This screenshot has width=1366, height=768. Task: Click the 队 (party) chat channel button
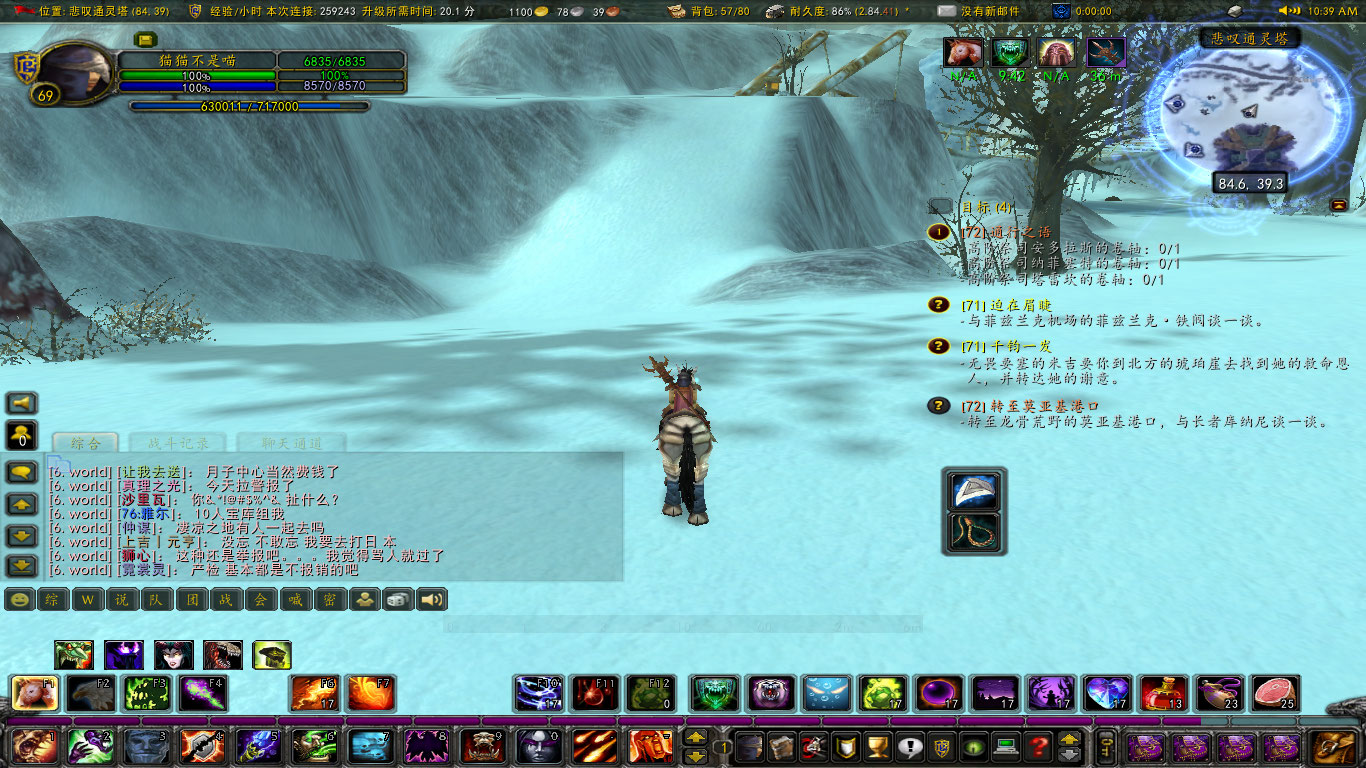155,601
